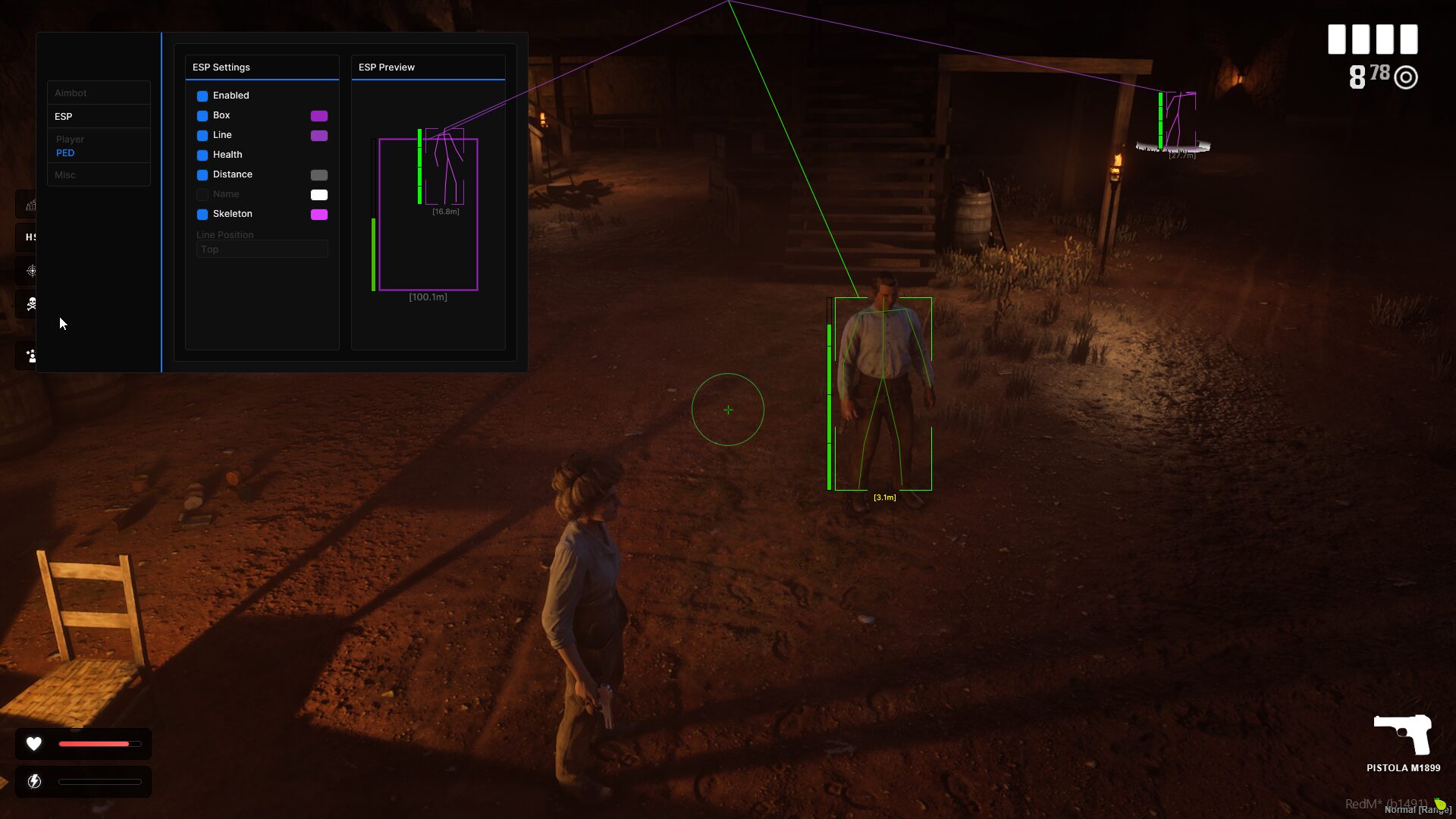Enable the Name checkbox
Screen dimensions: 1456x819
pyautogui.click(x=202, y=195)
